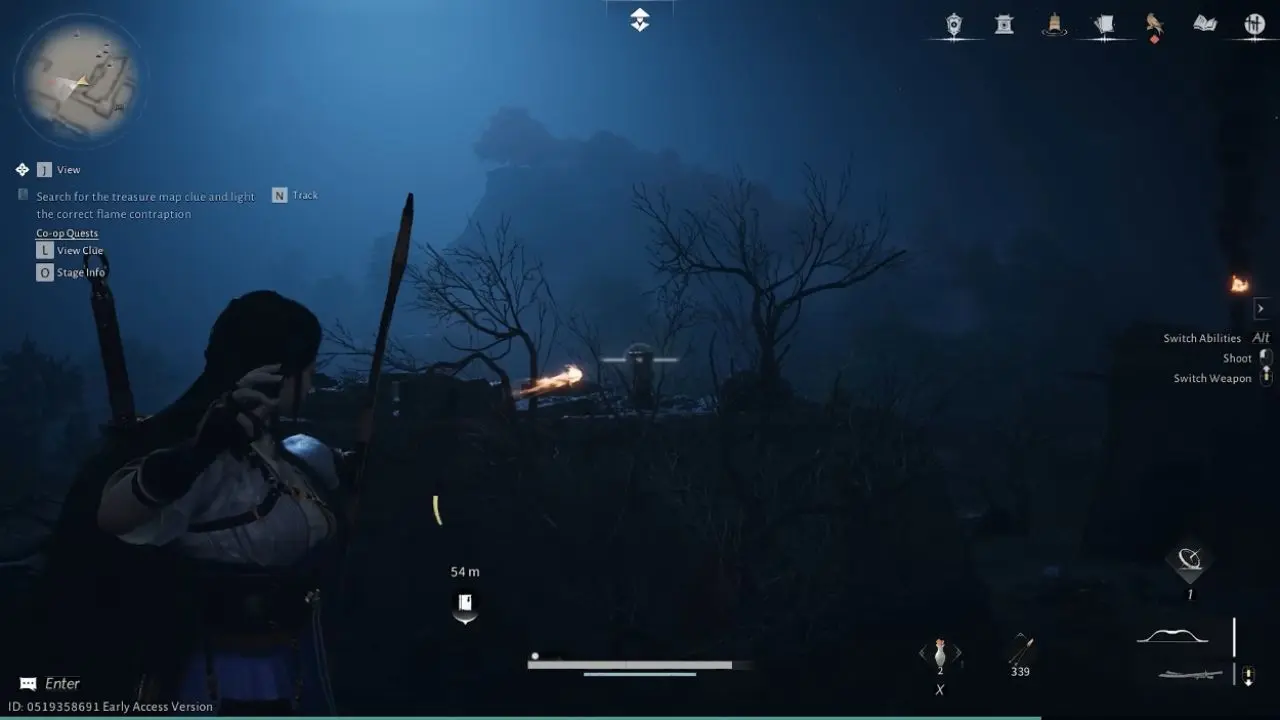Open the journal book icon

(x=1204, y=24)
